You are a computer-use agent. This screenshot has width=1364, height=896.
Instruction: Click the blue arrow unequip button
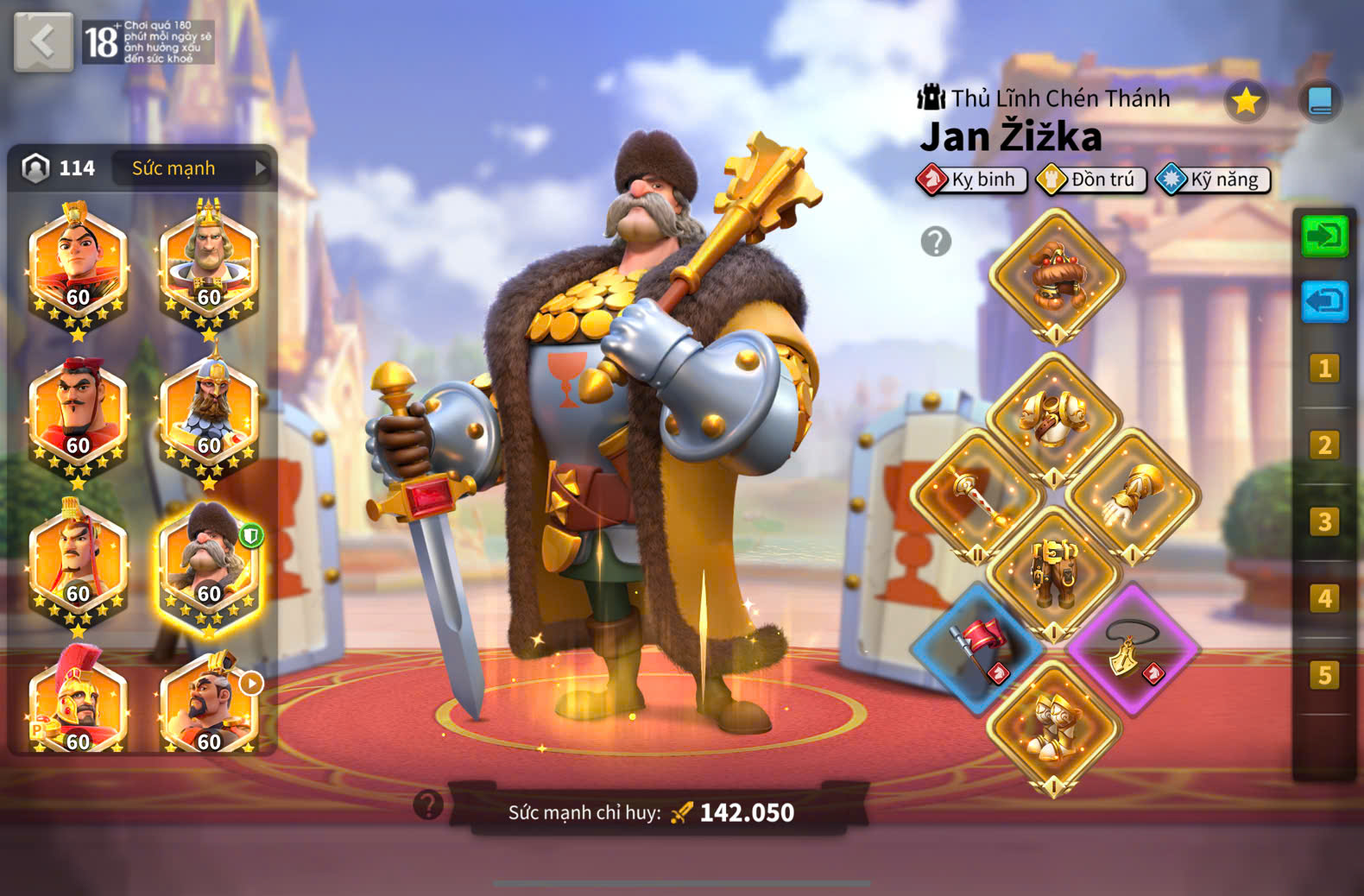pos(1324,301)
